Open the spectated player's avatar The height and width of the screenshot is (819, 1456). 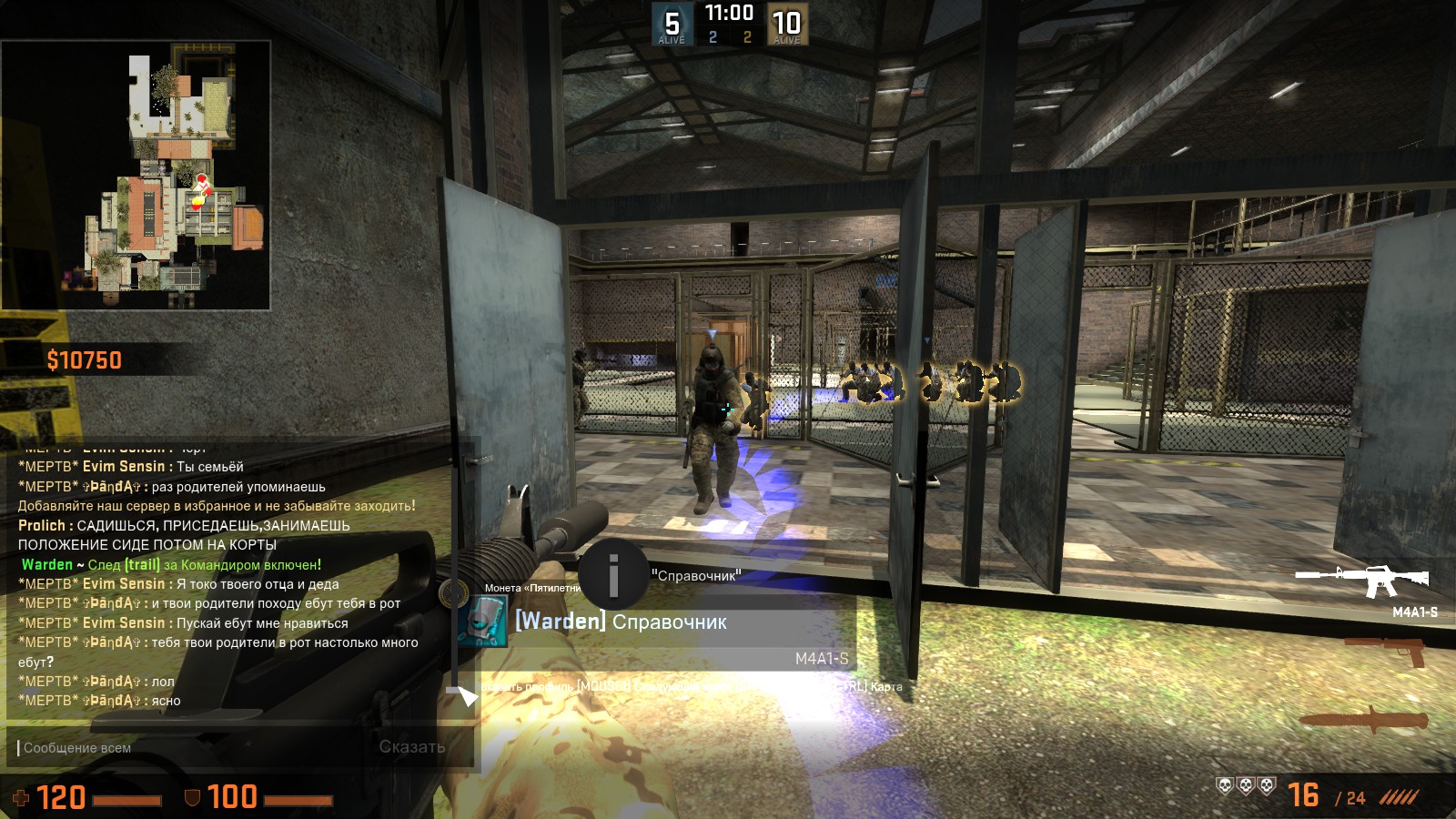click(x=482, y=622)
